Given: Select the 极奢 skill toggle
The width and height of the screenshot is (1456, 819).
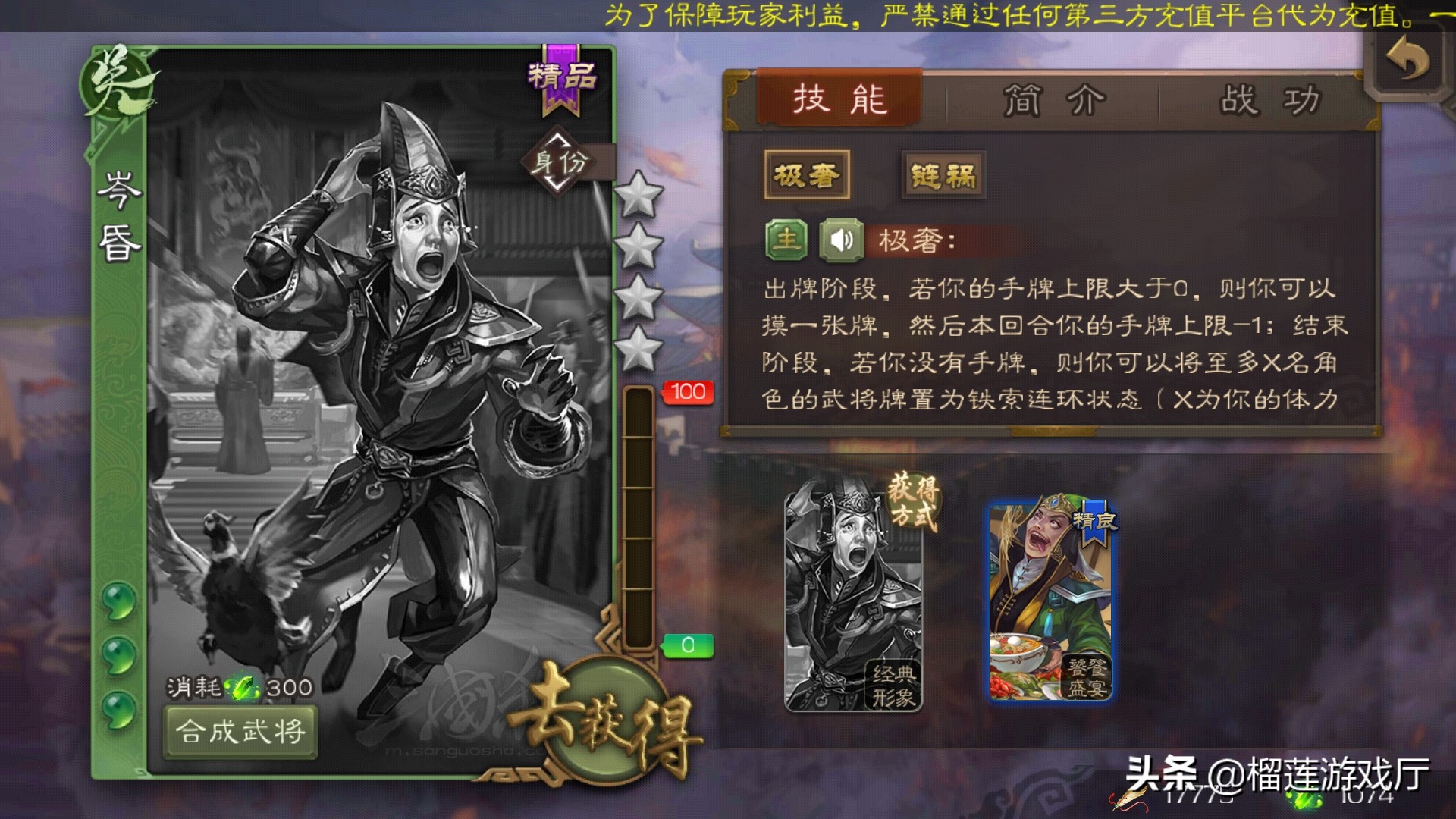Looking at the screenshot, I should point(808,173).
